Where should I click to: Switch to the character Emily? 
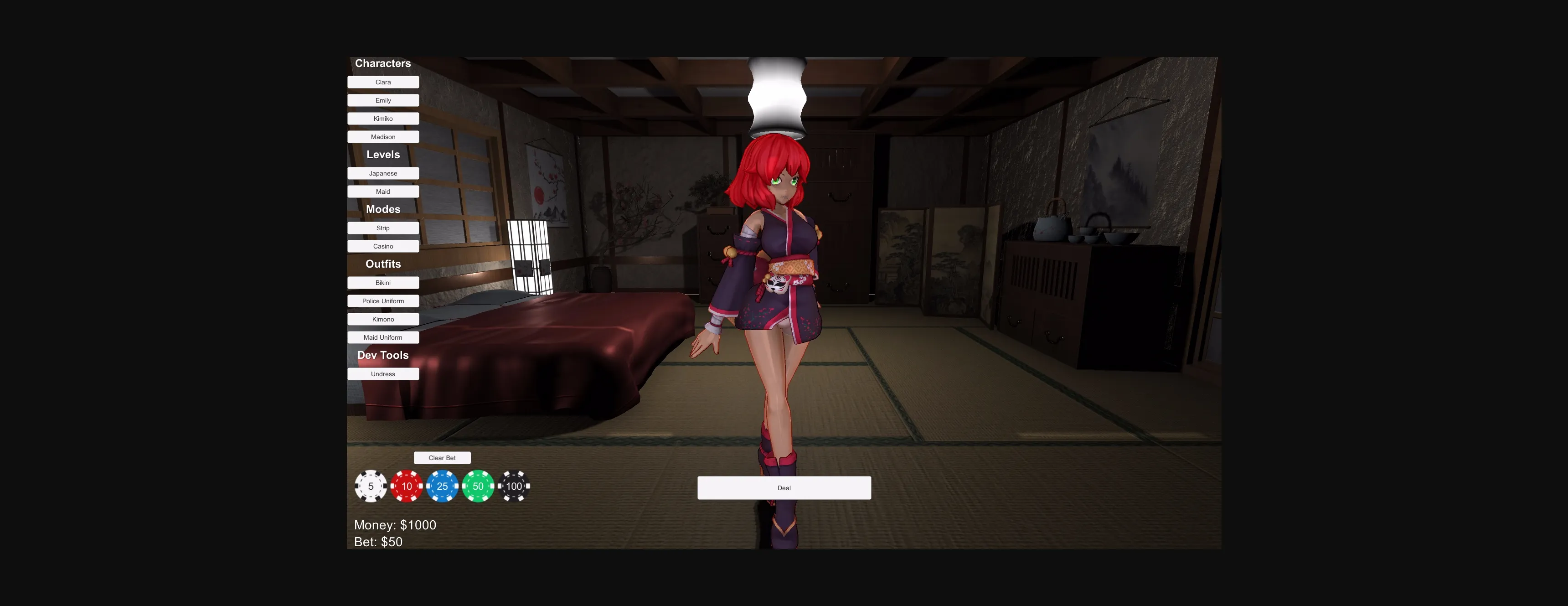tap(383, 100)
